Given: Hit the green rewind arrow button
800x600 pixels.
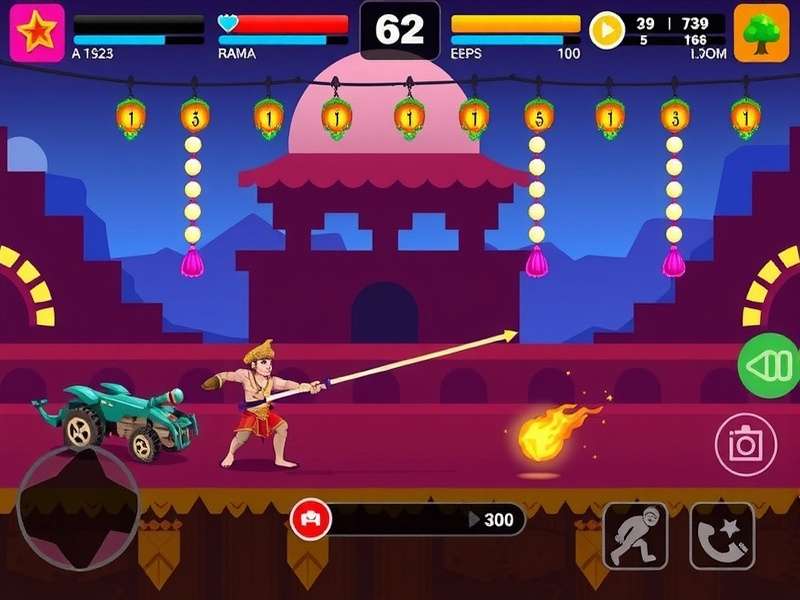Looking at the screenshot, I should (x=770, y=366).
